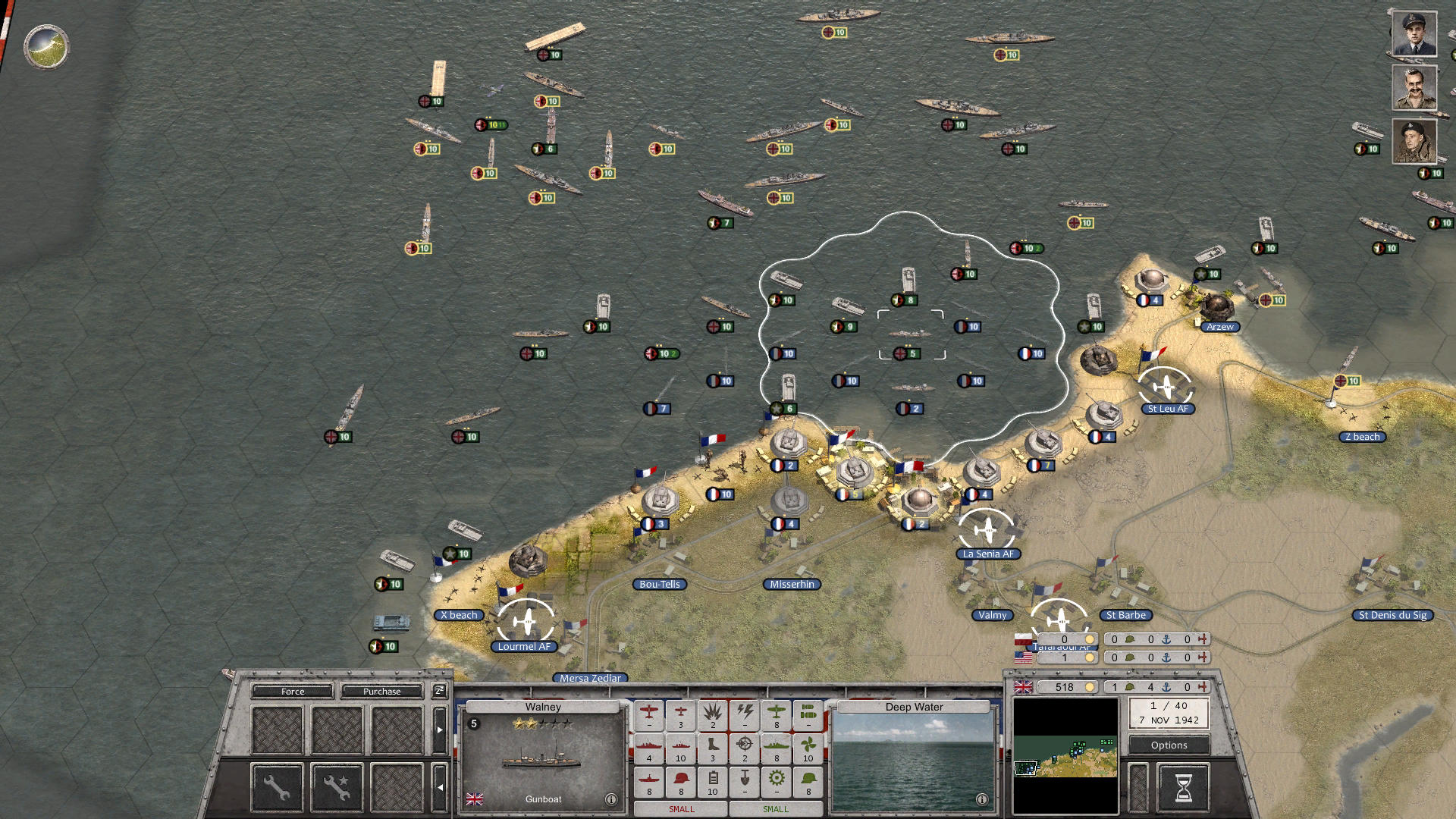Switch to the Force tab

coord(292,691)
